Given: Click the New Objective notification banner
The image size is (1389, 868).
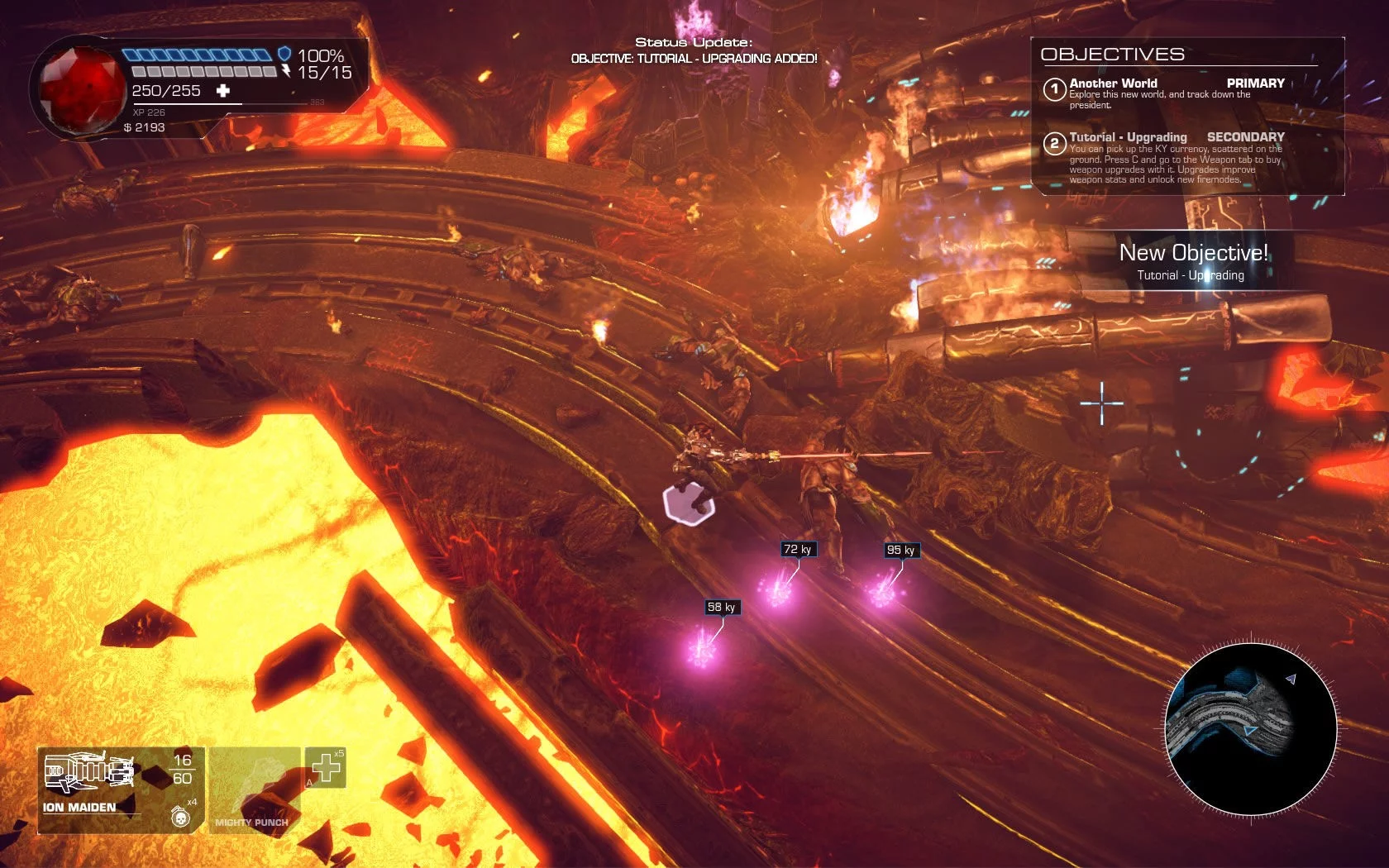Looking at the screenshot, I should click(1192, 261).
